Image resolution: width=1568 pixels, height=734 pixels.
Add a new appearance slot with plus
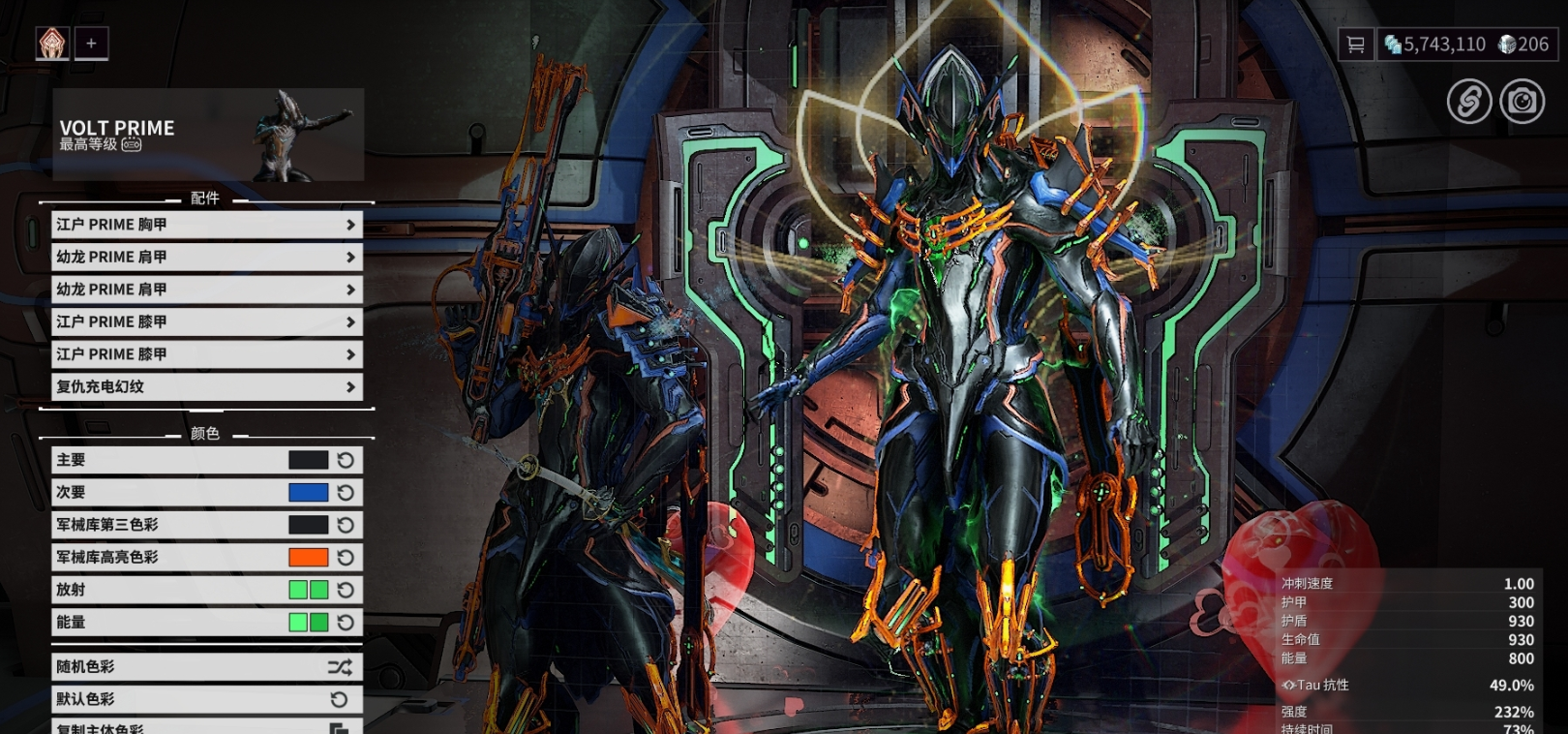tap(91, 43)
